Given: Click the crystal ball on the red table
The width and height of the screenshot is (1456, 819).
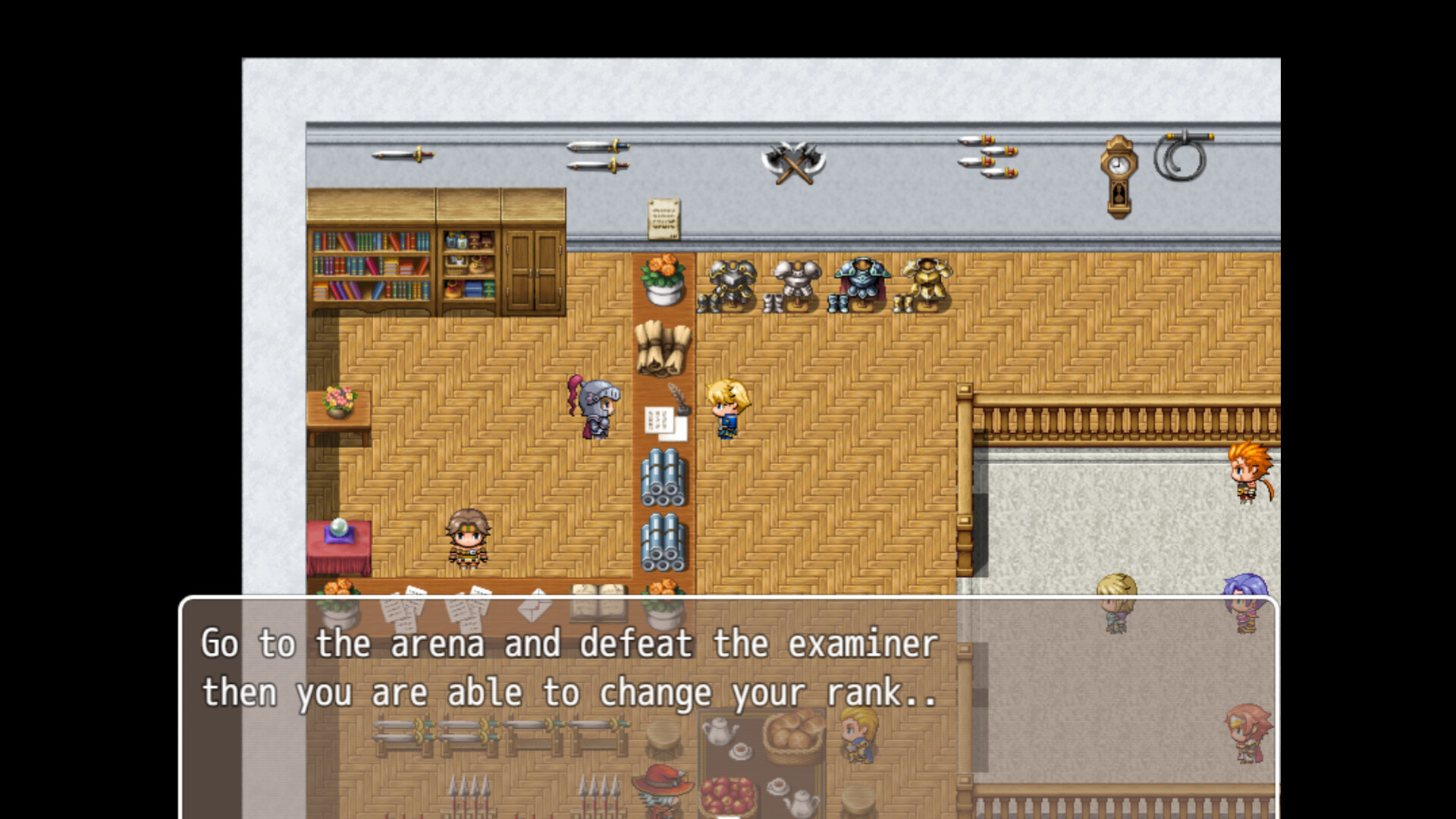Looking at the screenshot, I should click(339, 527).
